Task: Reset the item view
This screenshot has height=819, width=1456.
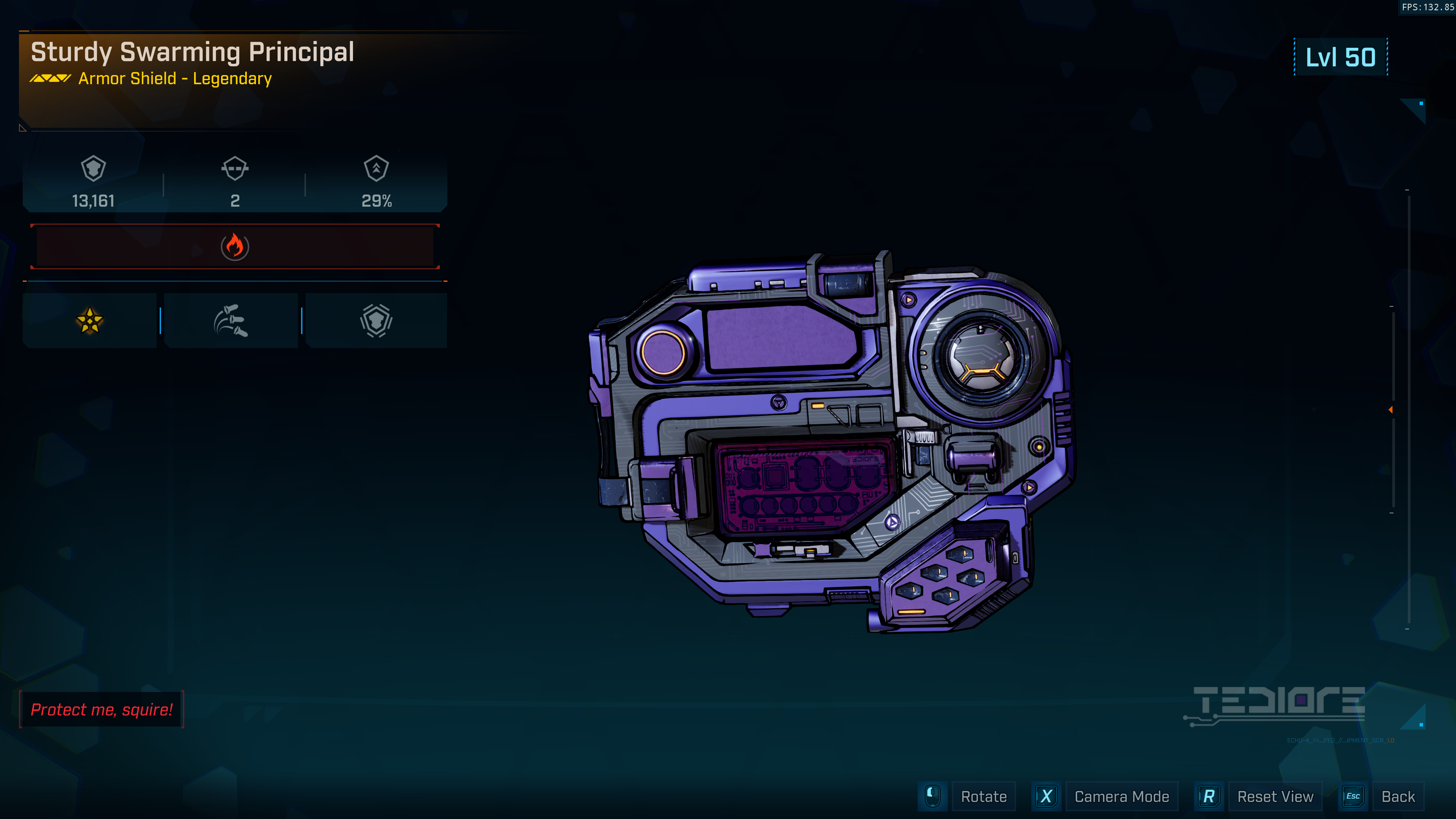Action: (1274, 796)
